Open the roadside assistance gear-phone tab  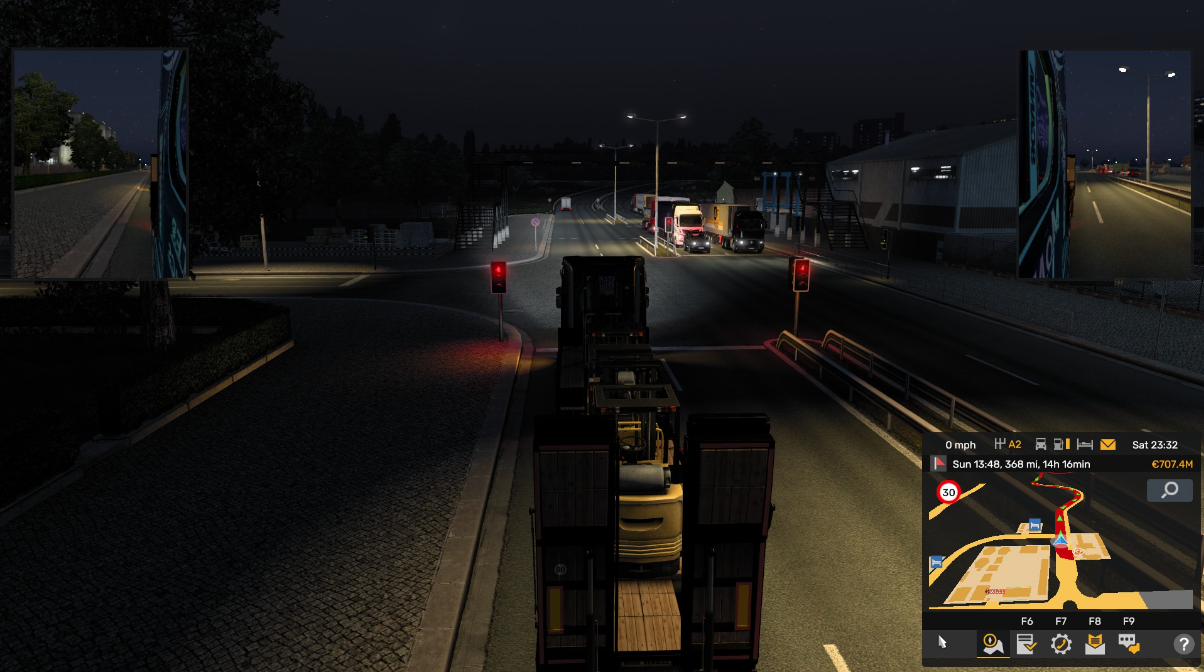pyautogui.click(x=1060, y=645)
